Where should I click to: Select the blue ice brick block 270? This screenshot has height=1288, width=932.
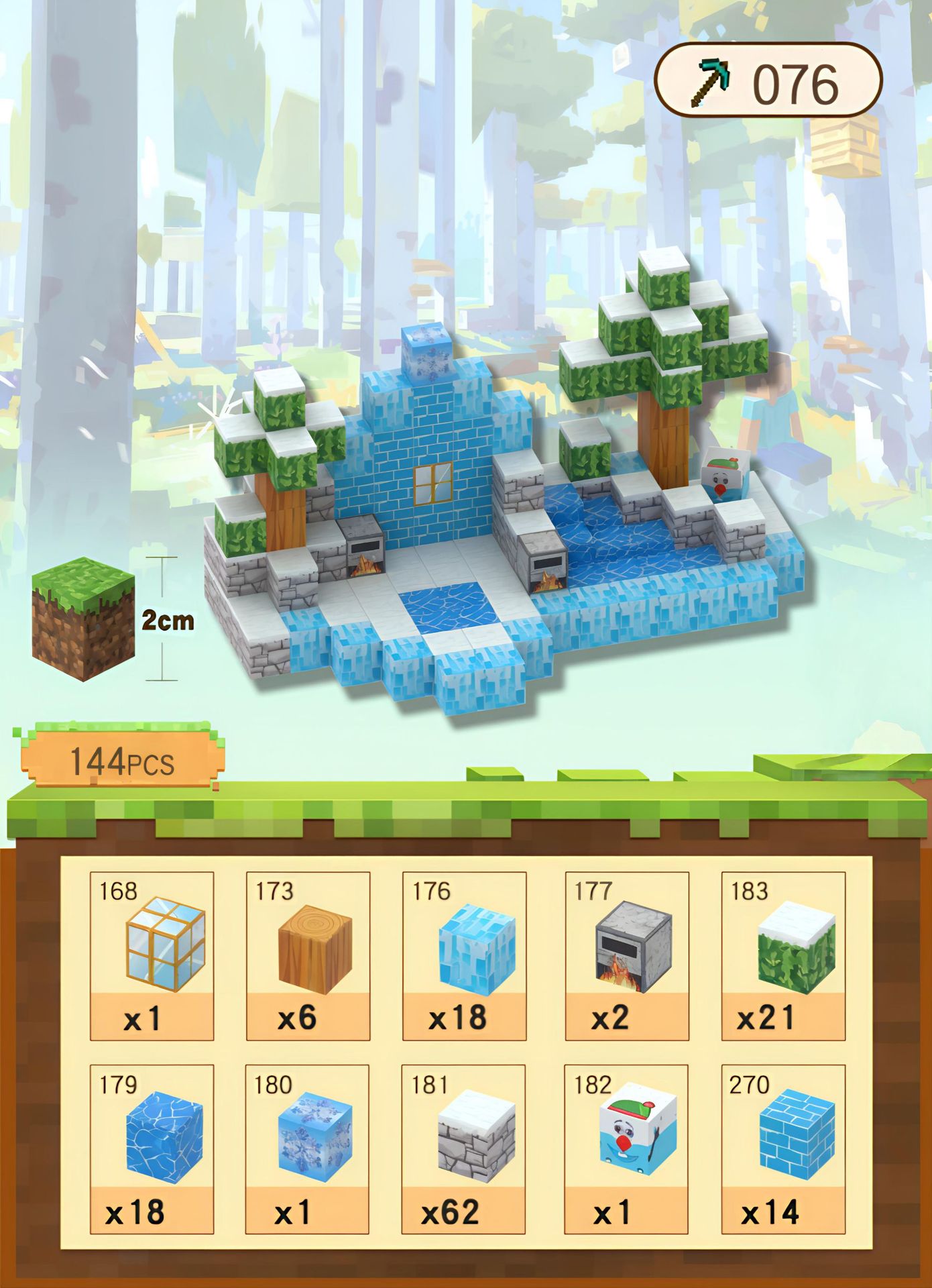point(783,1148)
